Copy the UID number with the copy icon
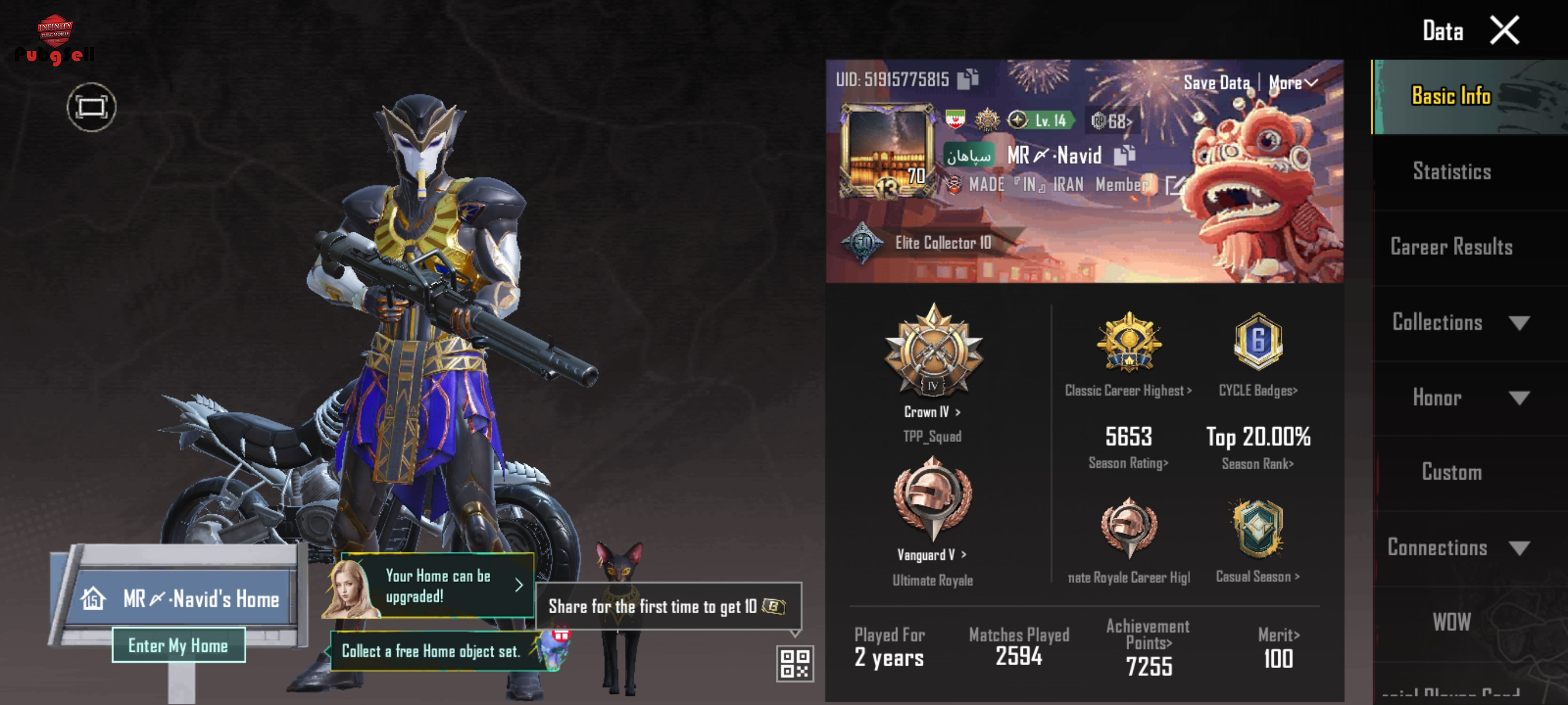1568x705 pixels. pos(968,79)
